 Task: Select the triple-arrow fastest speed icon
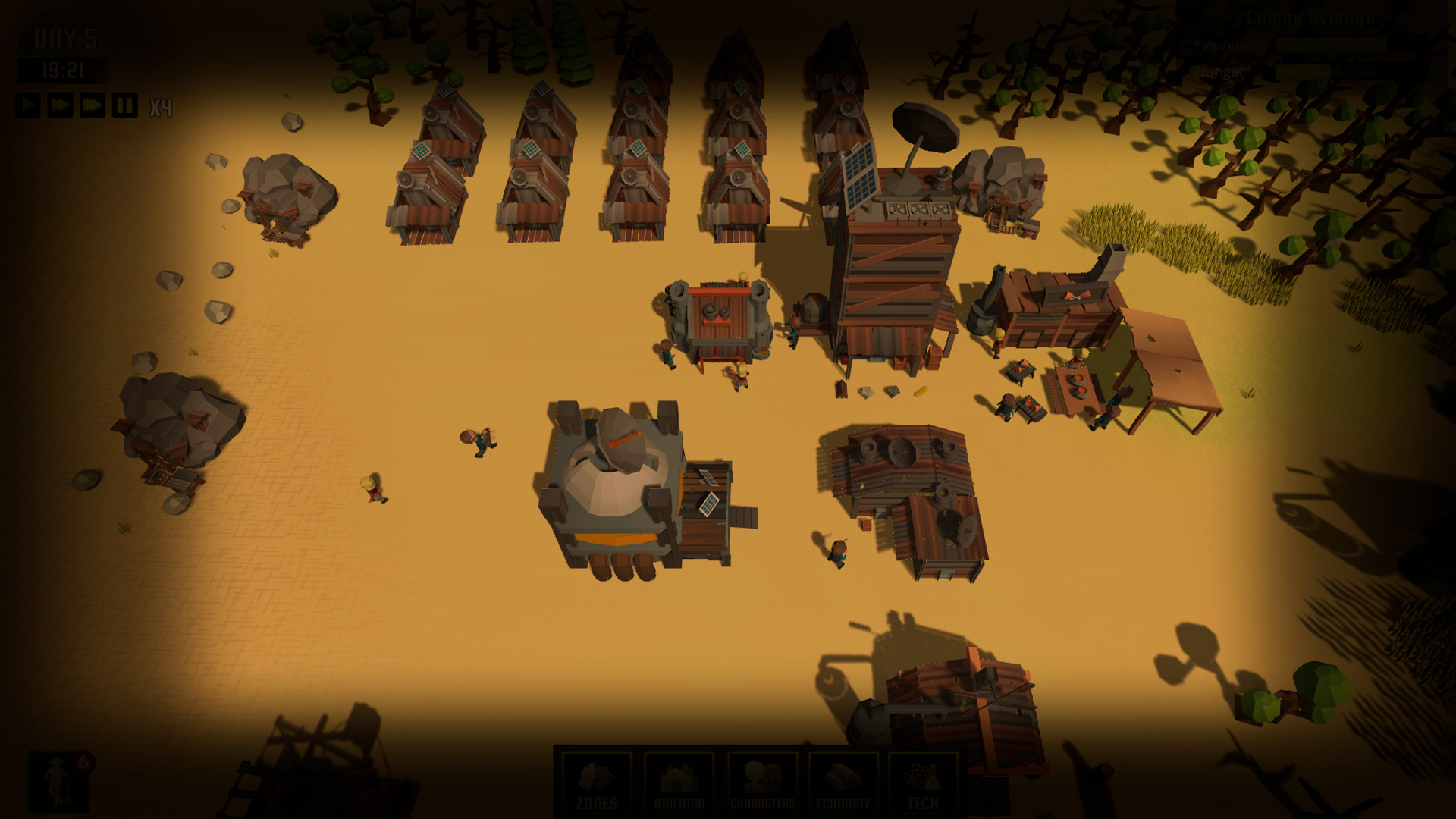(x=91, y=105)
